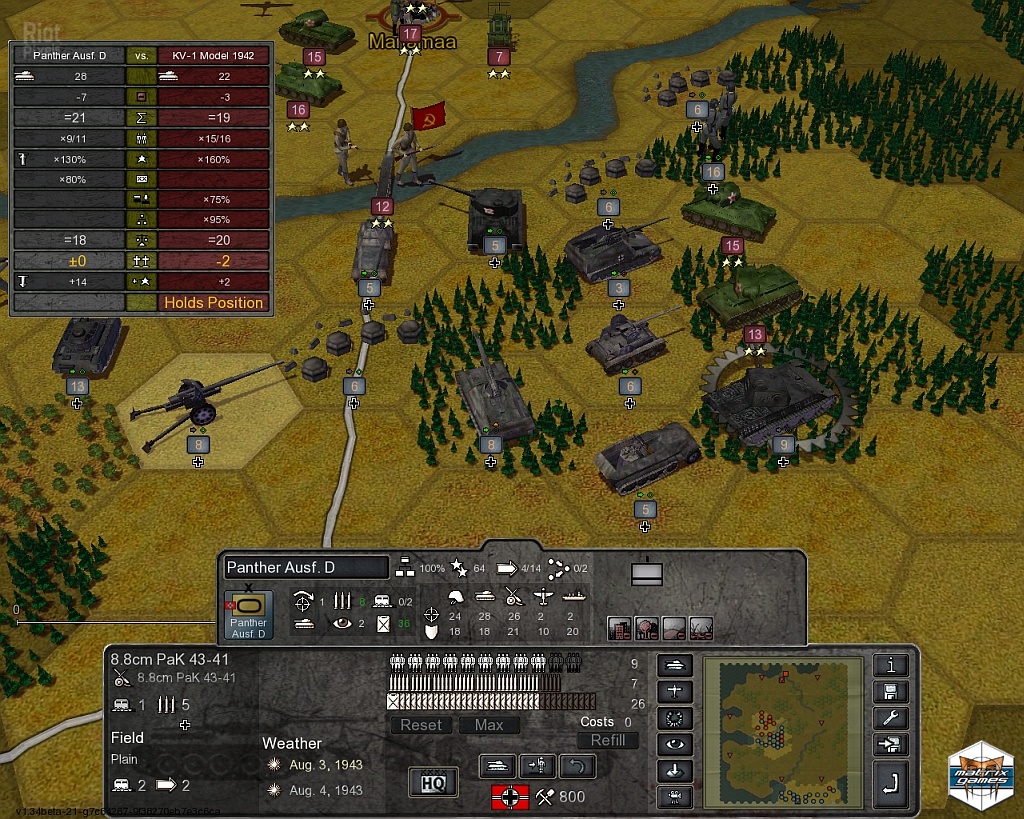Open settings via the wrench icon

[x=890, y=718]
